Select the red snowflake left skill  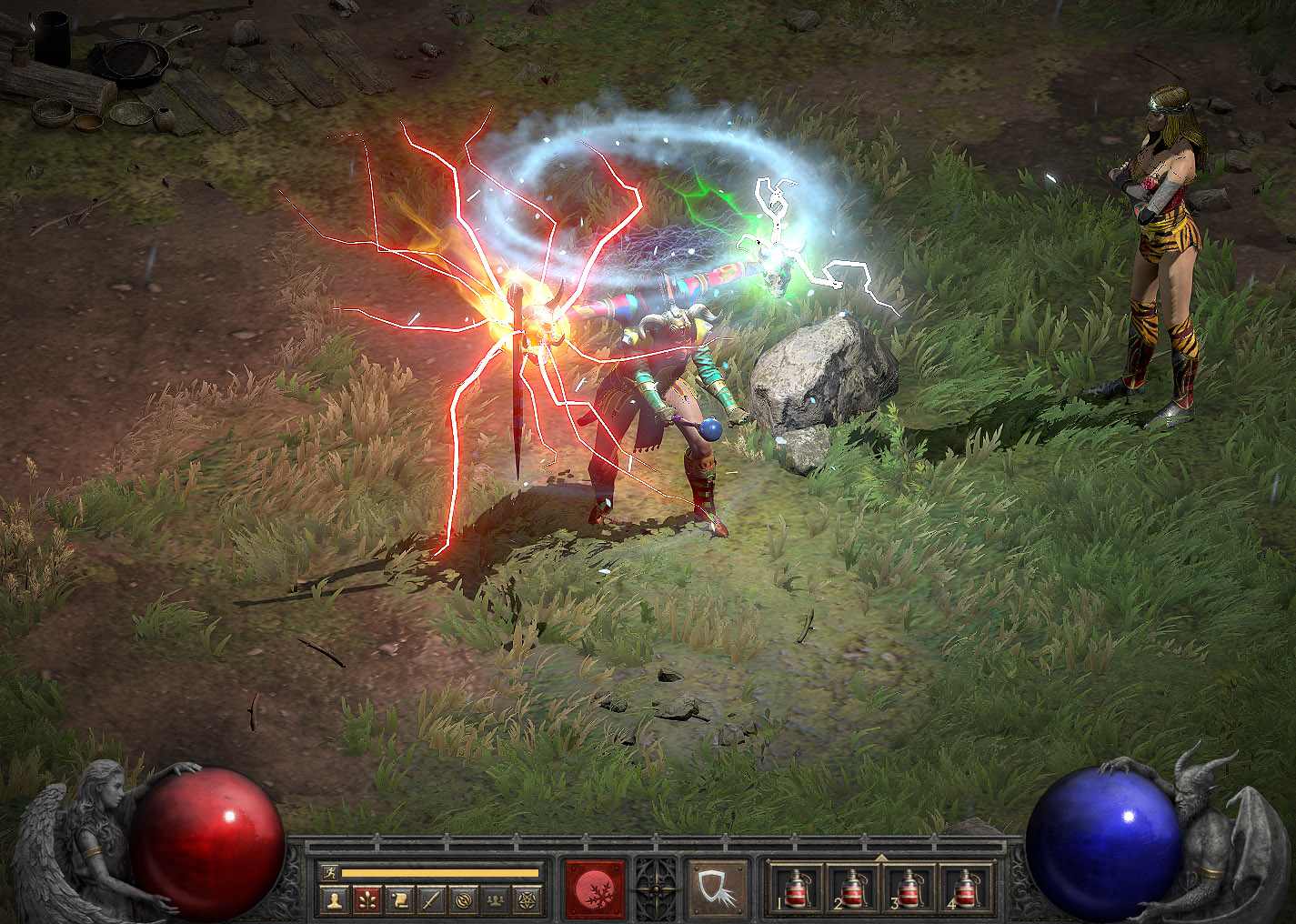pyautogui.click(x=597, y=887)
